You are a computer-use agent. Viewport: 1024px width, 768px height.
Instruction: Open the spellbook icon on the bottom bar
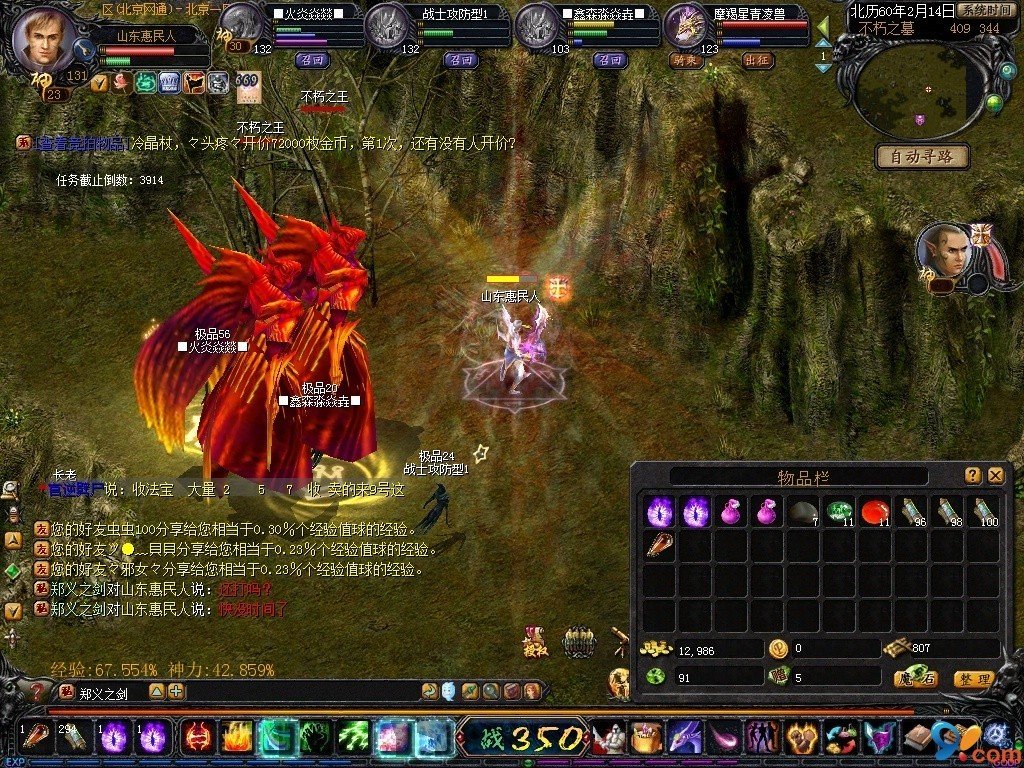[x=917, y=739]
